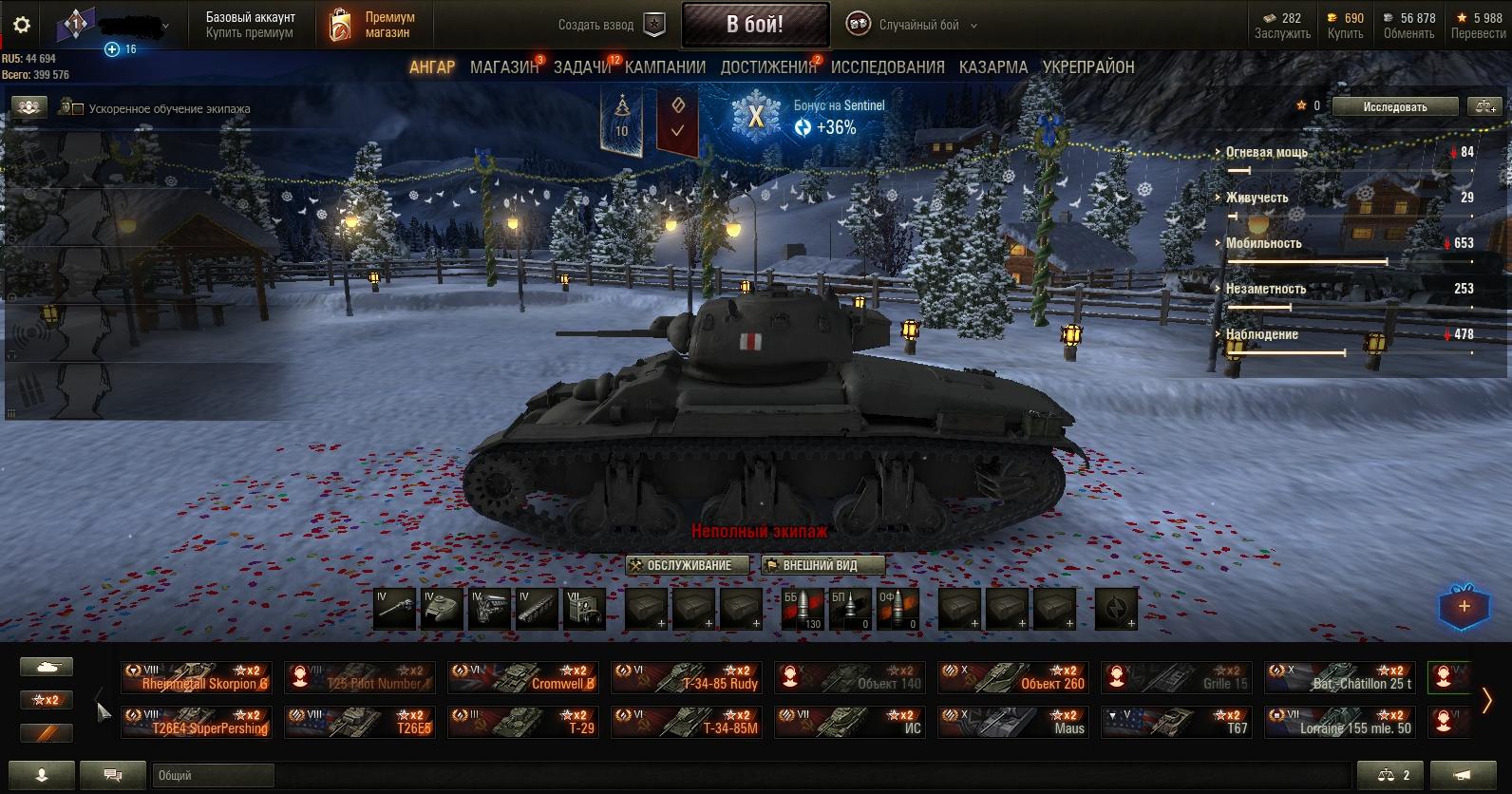Switch to the КАЗАРМА tab
Image resolution: width=1512 pixels, height=794 pixels.
pos(992,67)
